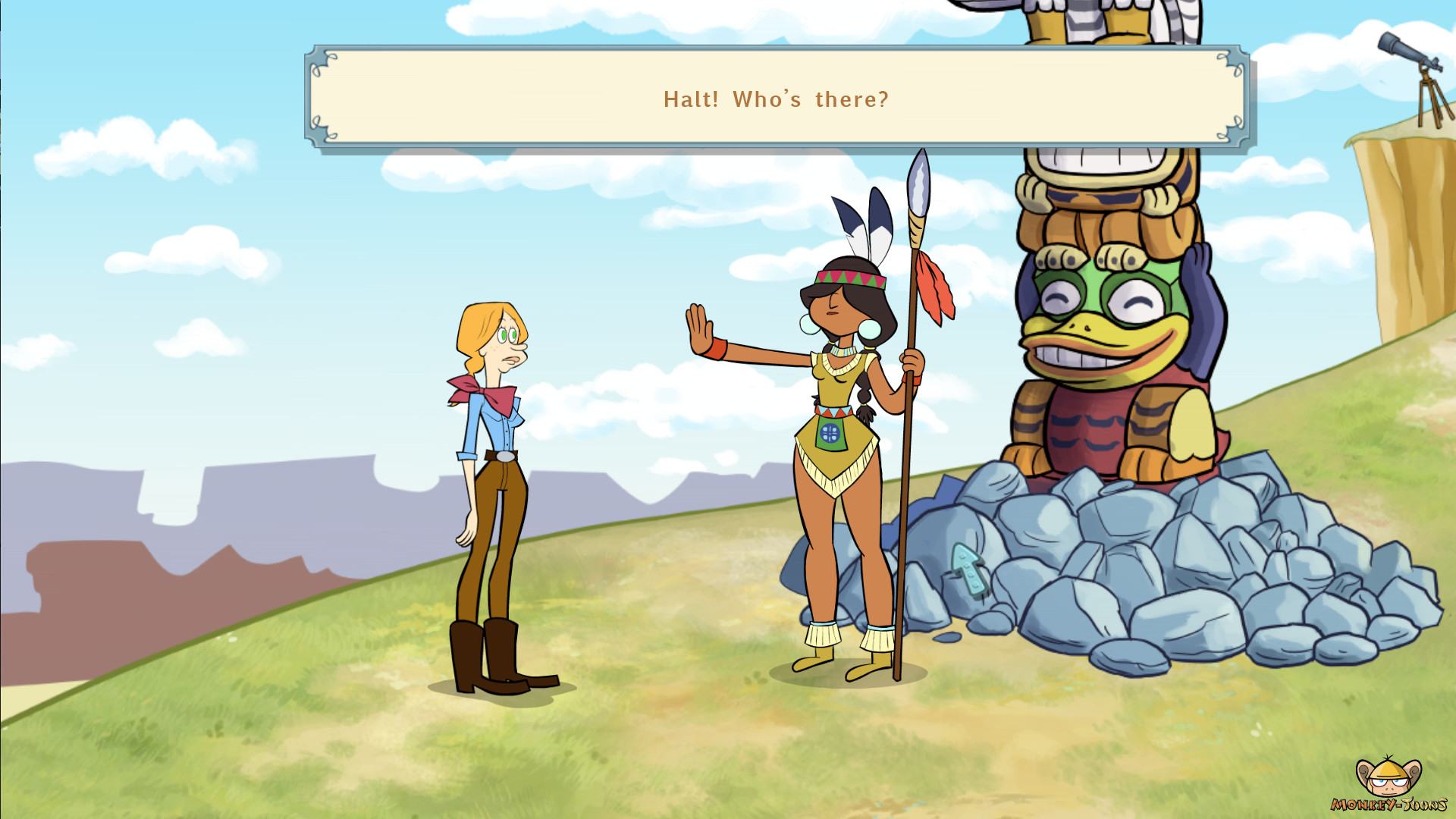Screen dimensions: 1456x819
Task: Advance the "Halt! Who's there?" dialogue box
Action: [x=776, y=99]
